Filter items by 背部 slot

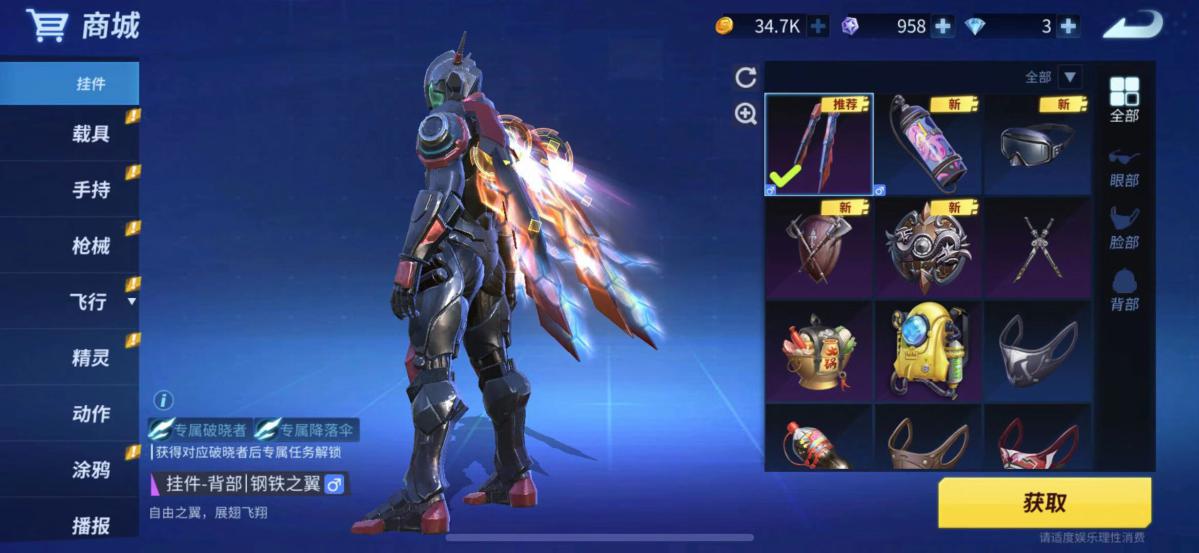pyautogui.click(x=1124, y=290)
